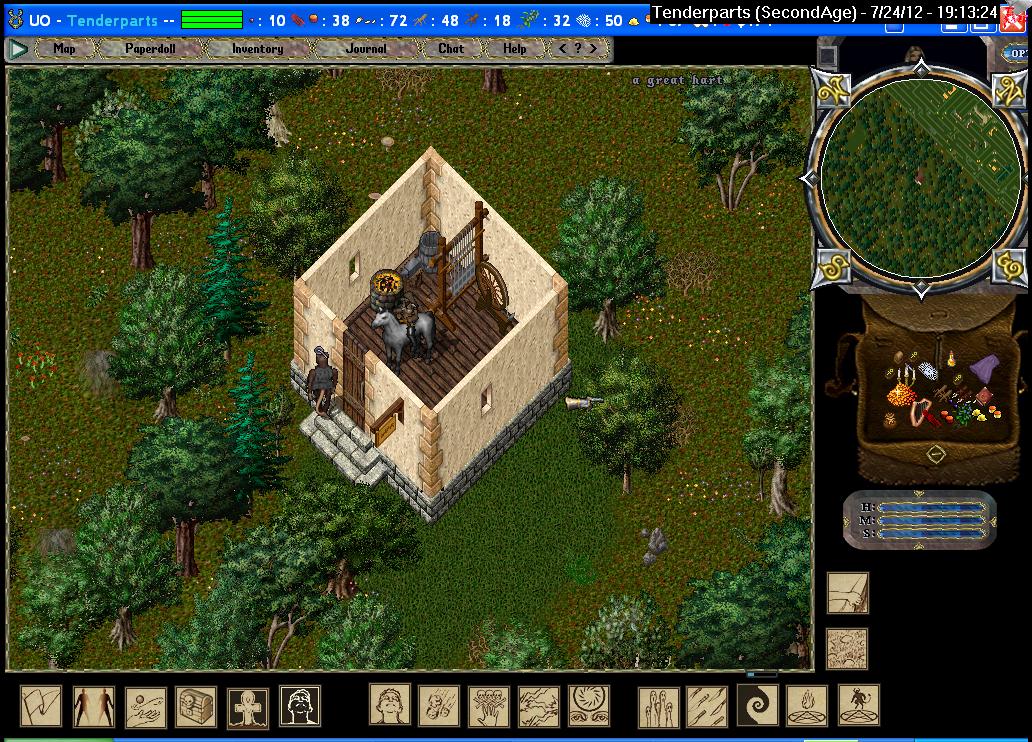Image resolution: width=1032 pixels, height=742 pixels.
Task: Click the question mark menu button
Action: tap(578, 48)
